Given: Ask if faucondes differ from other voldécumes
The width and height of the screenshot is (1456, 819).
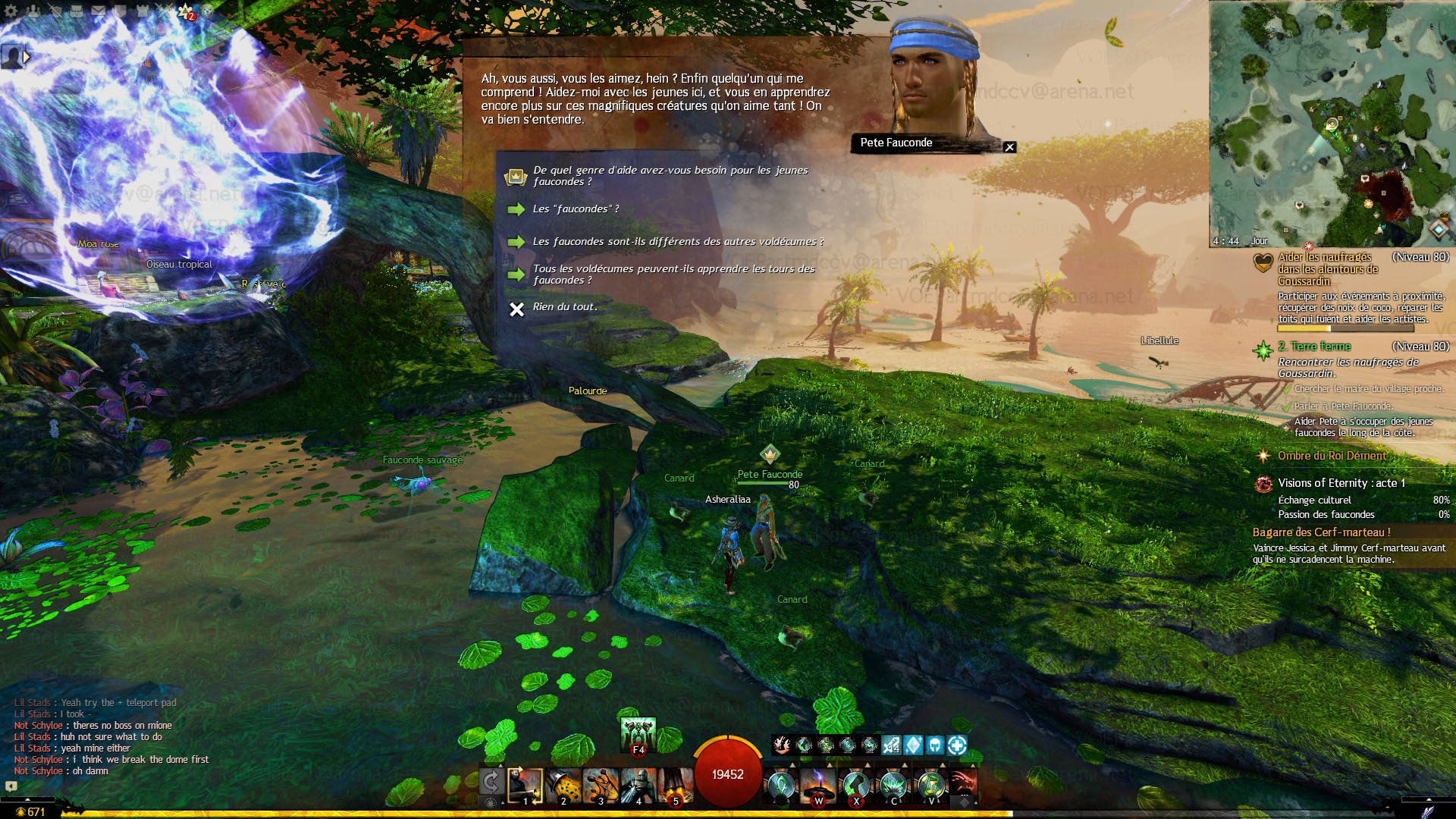Looking at the screenshot, I should 677,242.
